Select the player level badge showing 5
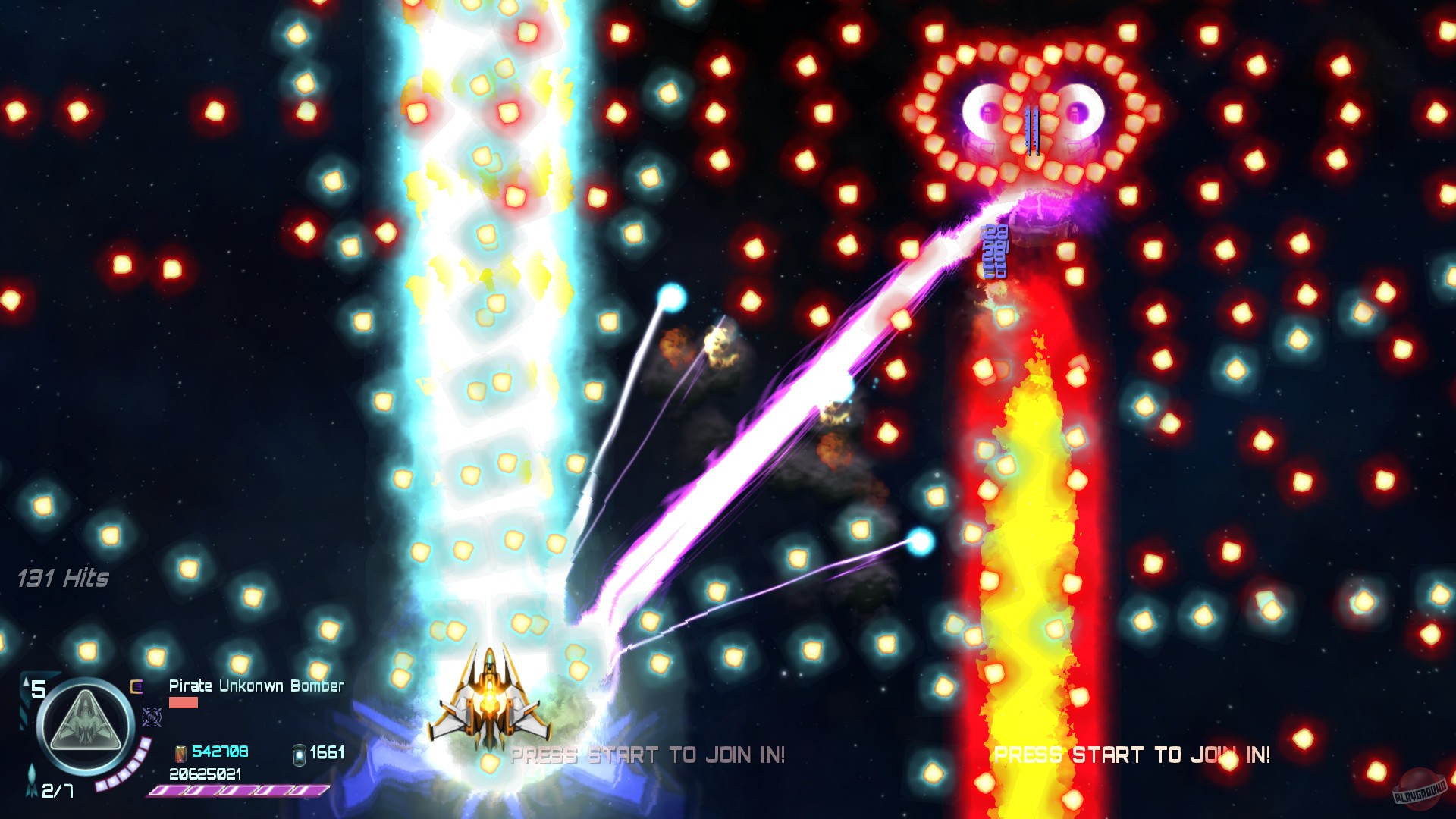The width and height of the screenshot is (1456, 819). (x=39, y=688)
